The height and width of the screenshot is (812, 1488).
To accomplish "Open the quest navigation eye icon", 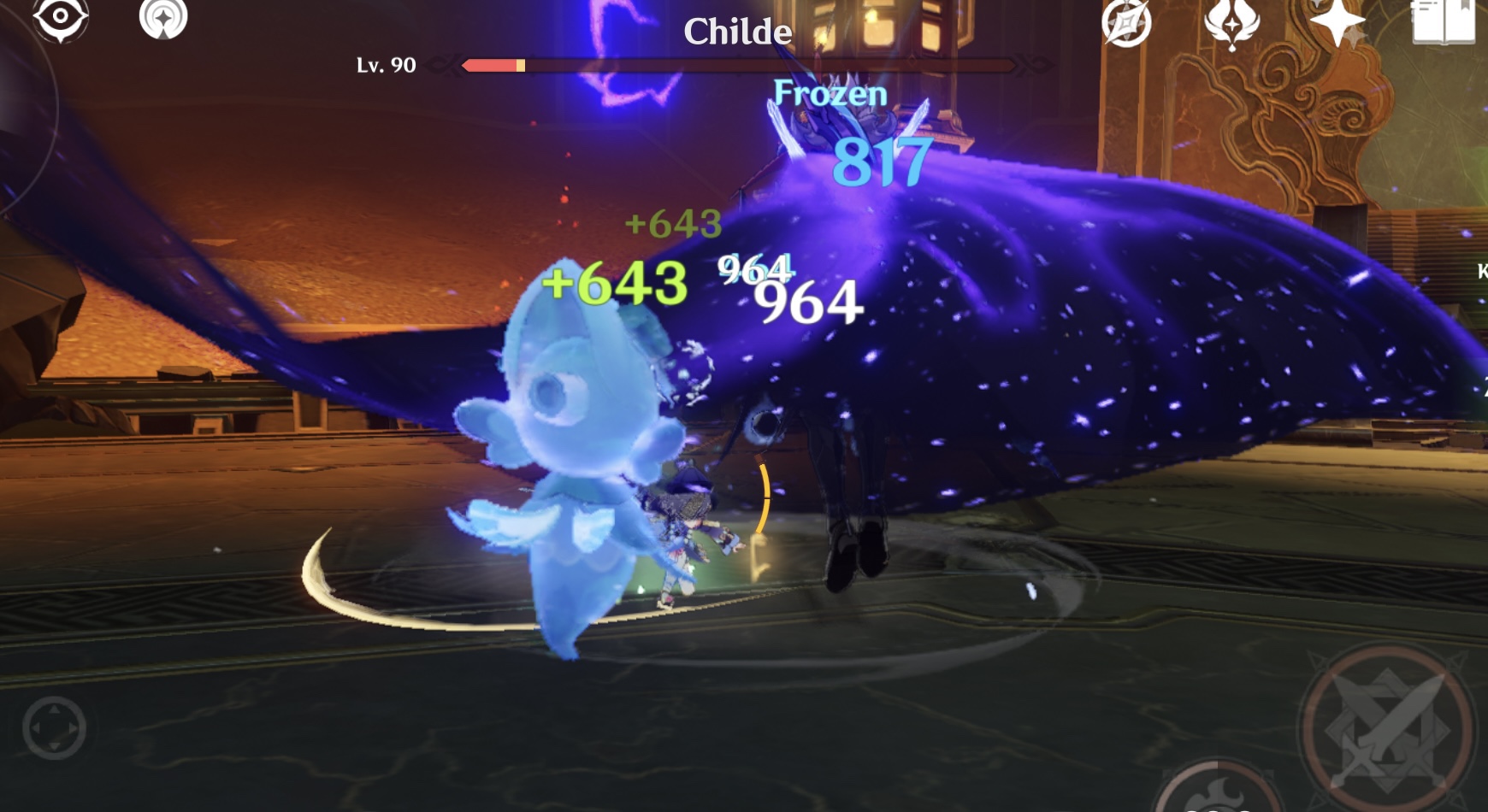I will [x=58, y=15].
